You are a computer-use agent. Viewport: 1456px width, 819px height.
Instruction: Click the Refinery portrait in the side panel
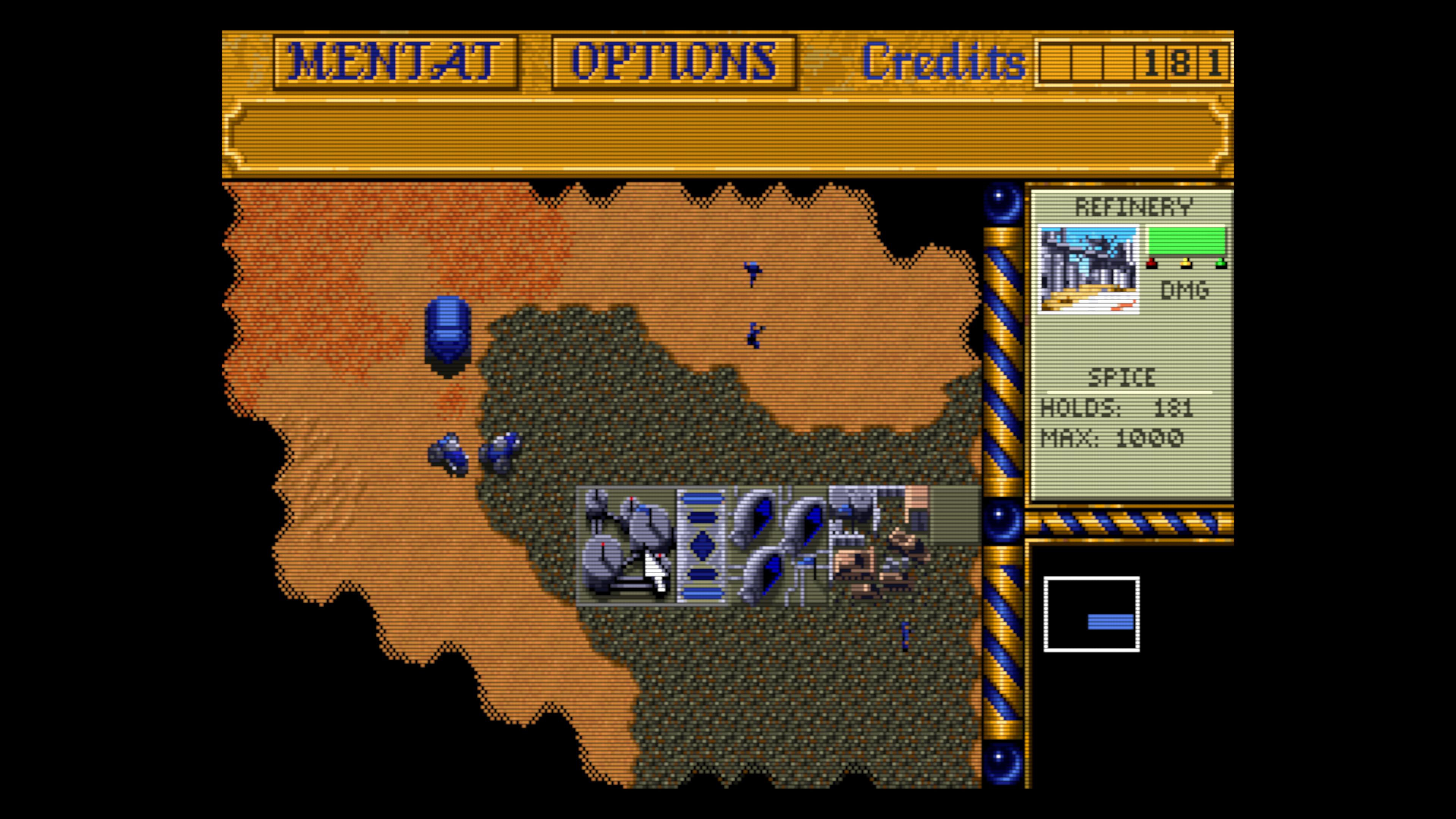1089,269
